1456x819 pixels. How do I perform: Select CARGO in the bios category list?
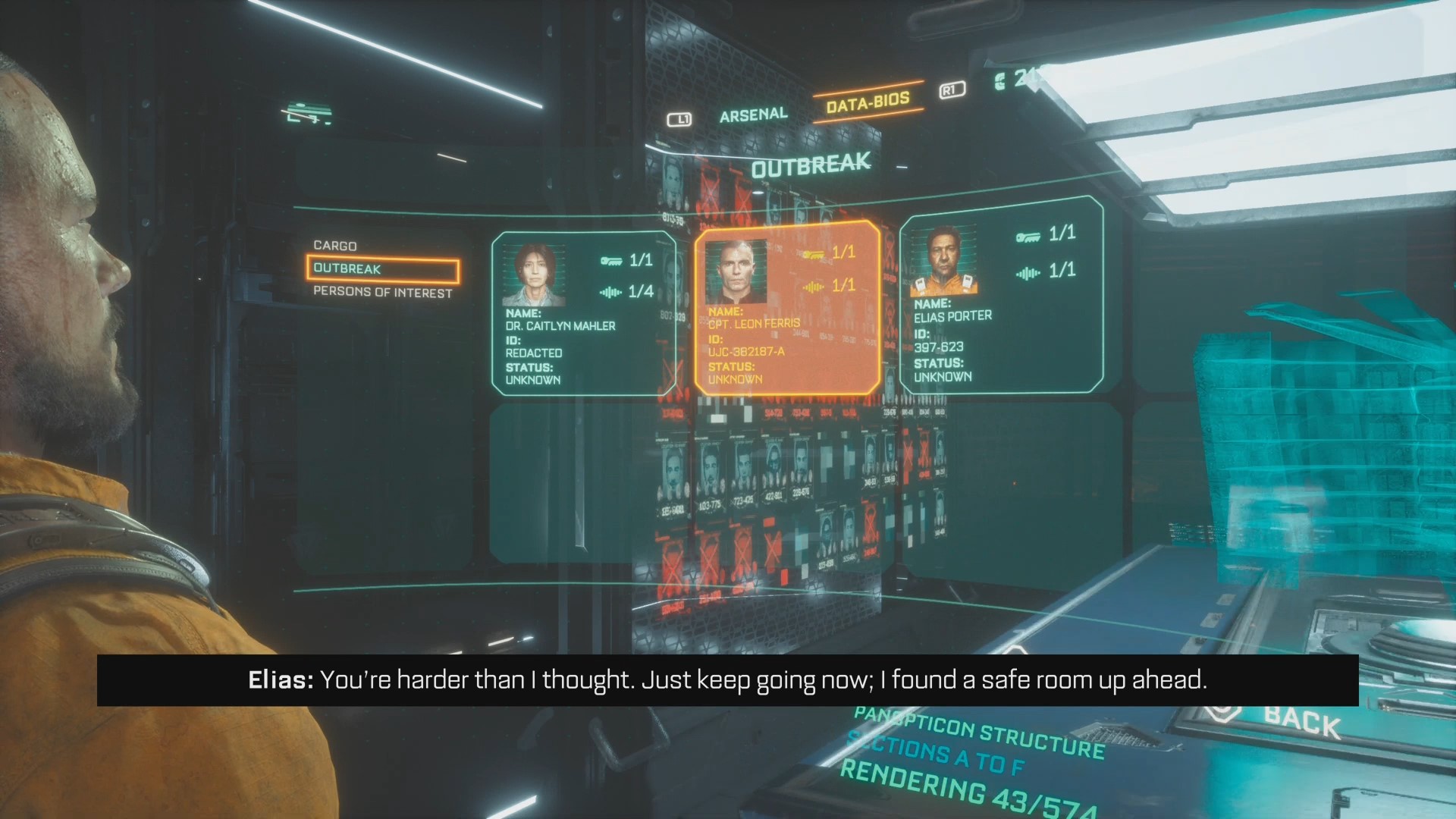point(336,246)
